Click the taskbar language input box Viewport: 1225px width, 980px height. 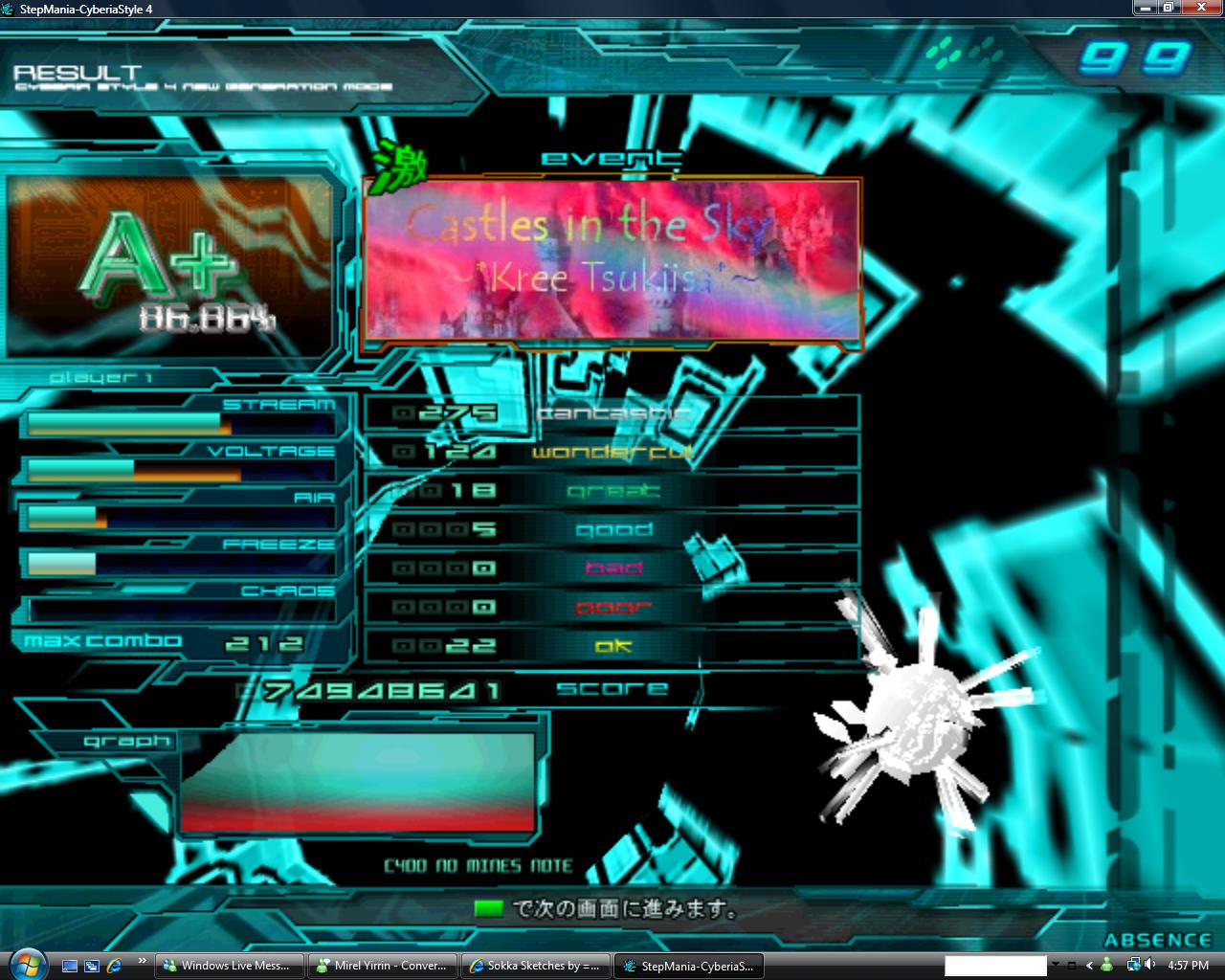tap(995, 965)
